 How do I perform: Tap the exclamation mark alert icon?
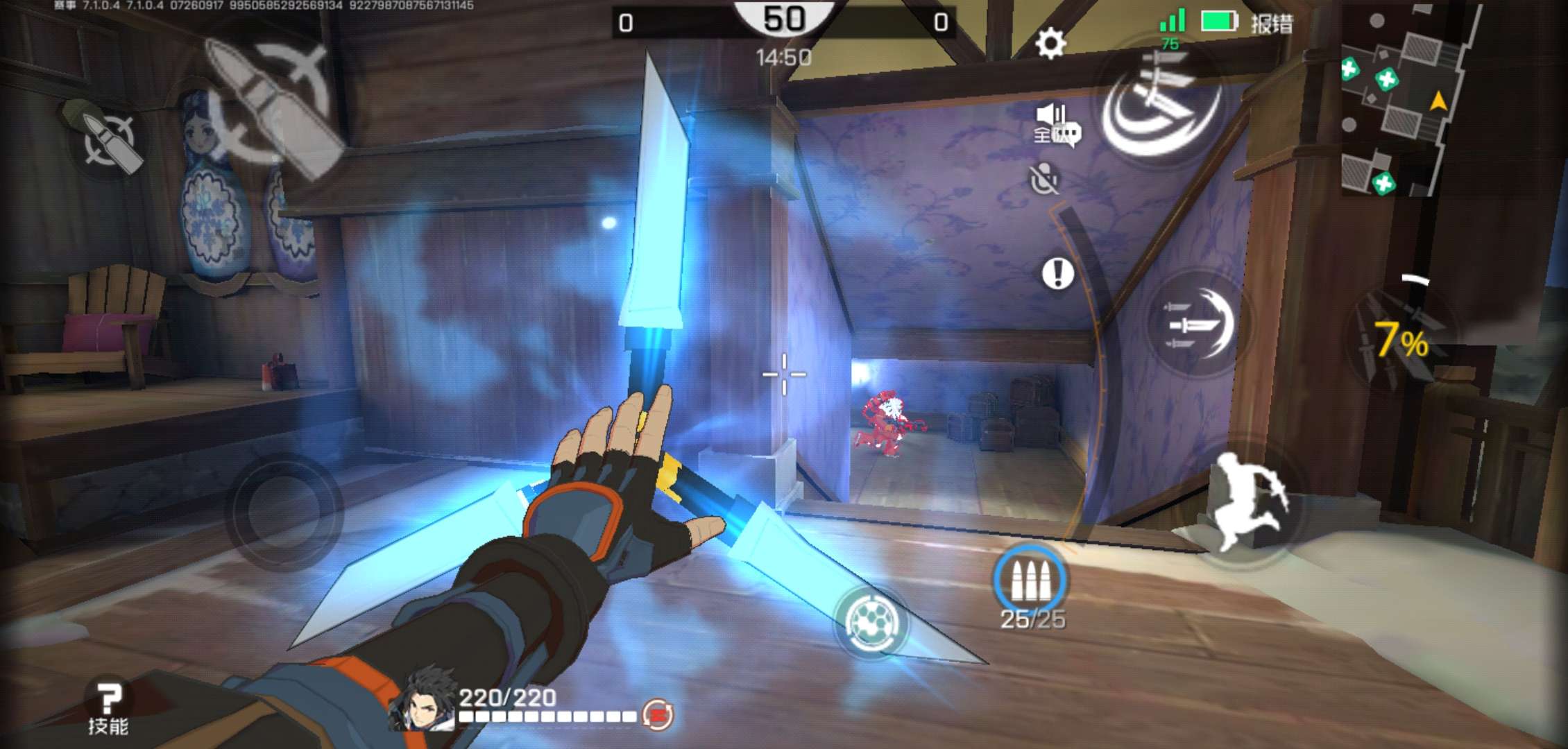(x=1057, y=273)
